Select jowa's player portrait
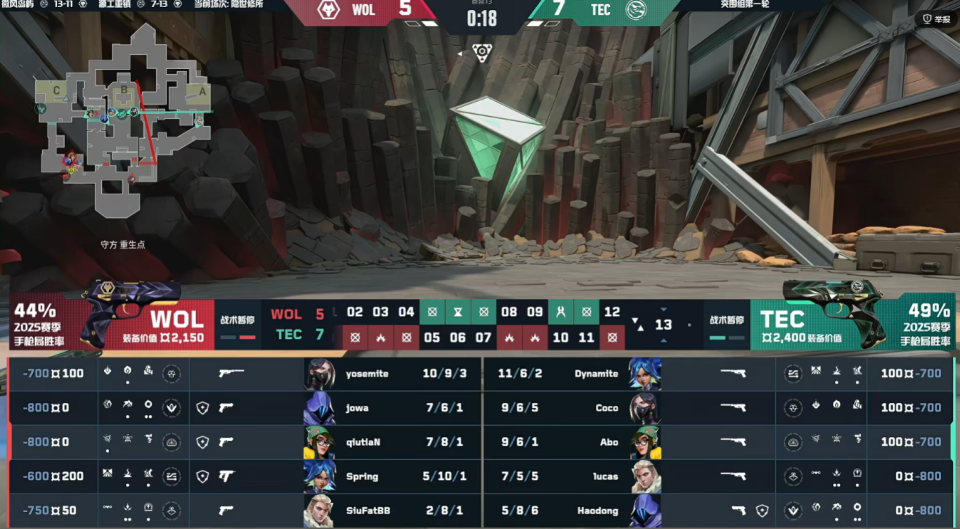 320,408
